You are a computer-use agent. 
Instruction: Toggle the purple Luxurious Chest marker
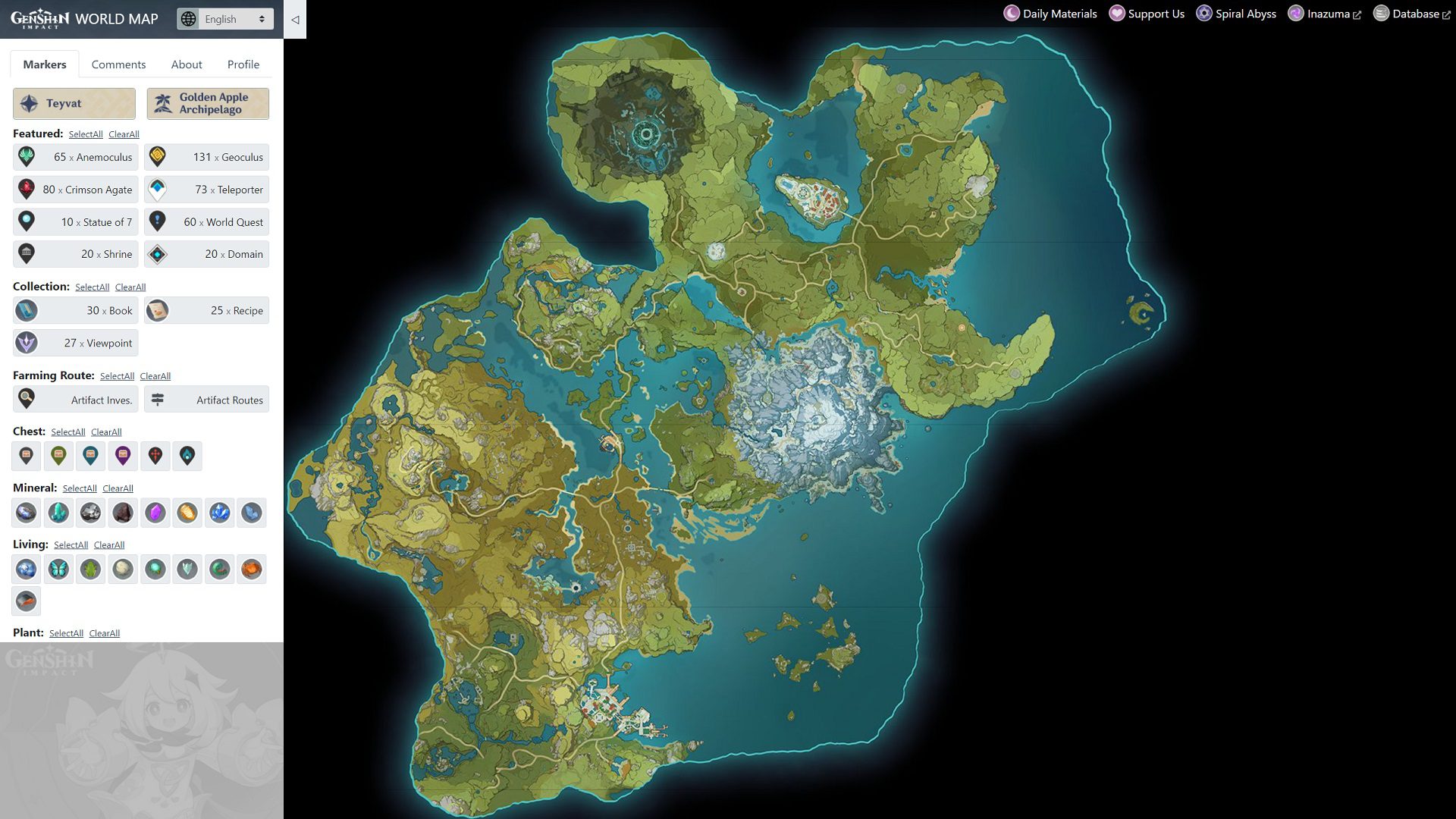(x=122, y=456)
